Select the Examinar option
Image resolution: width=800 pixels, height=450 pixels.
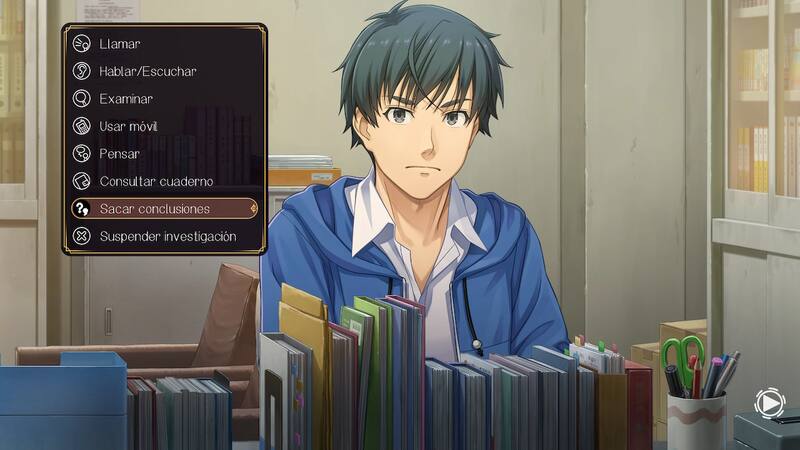[x=126, y=99]
